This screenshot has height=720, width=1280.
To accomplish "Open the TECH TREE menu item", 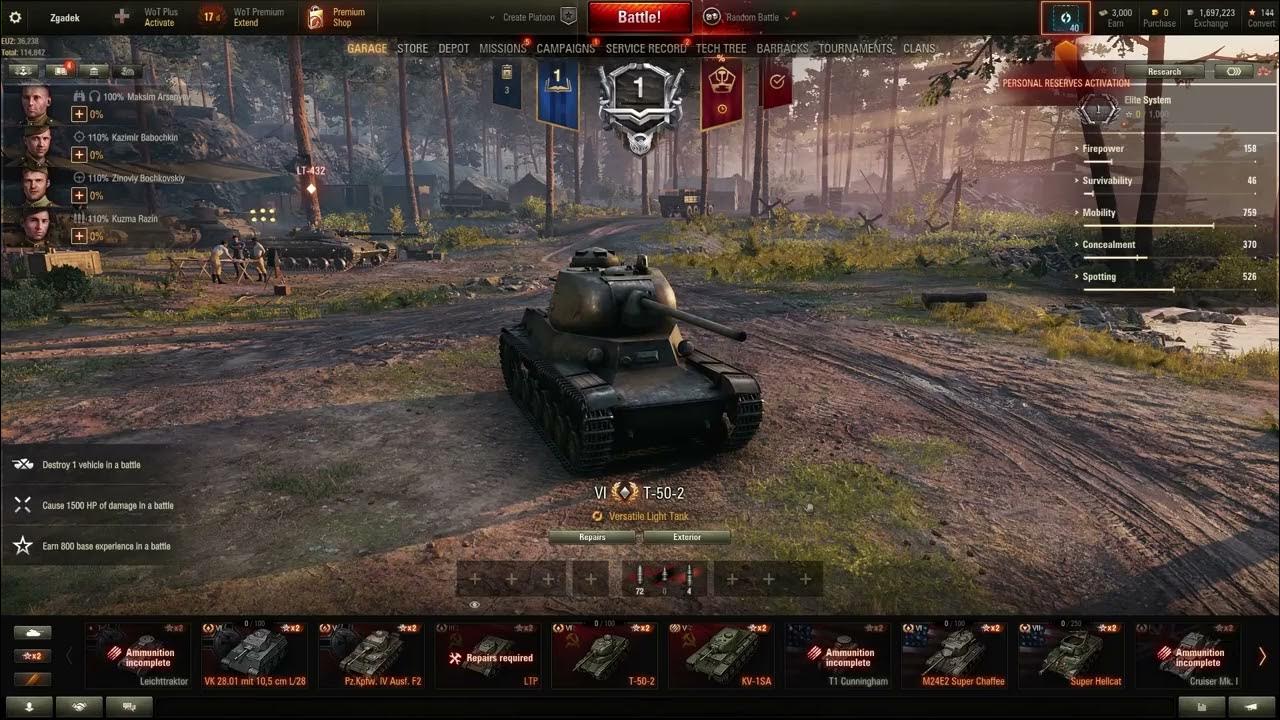I will [721, 47].
